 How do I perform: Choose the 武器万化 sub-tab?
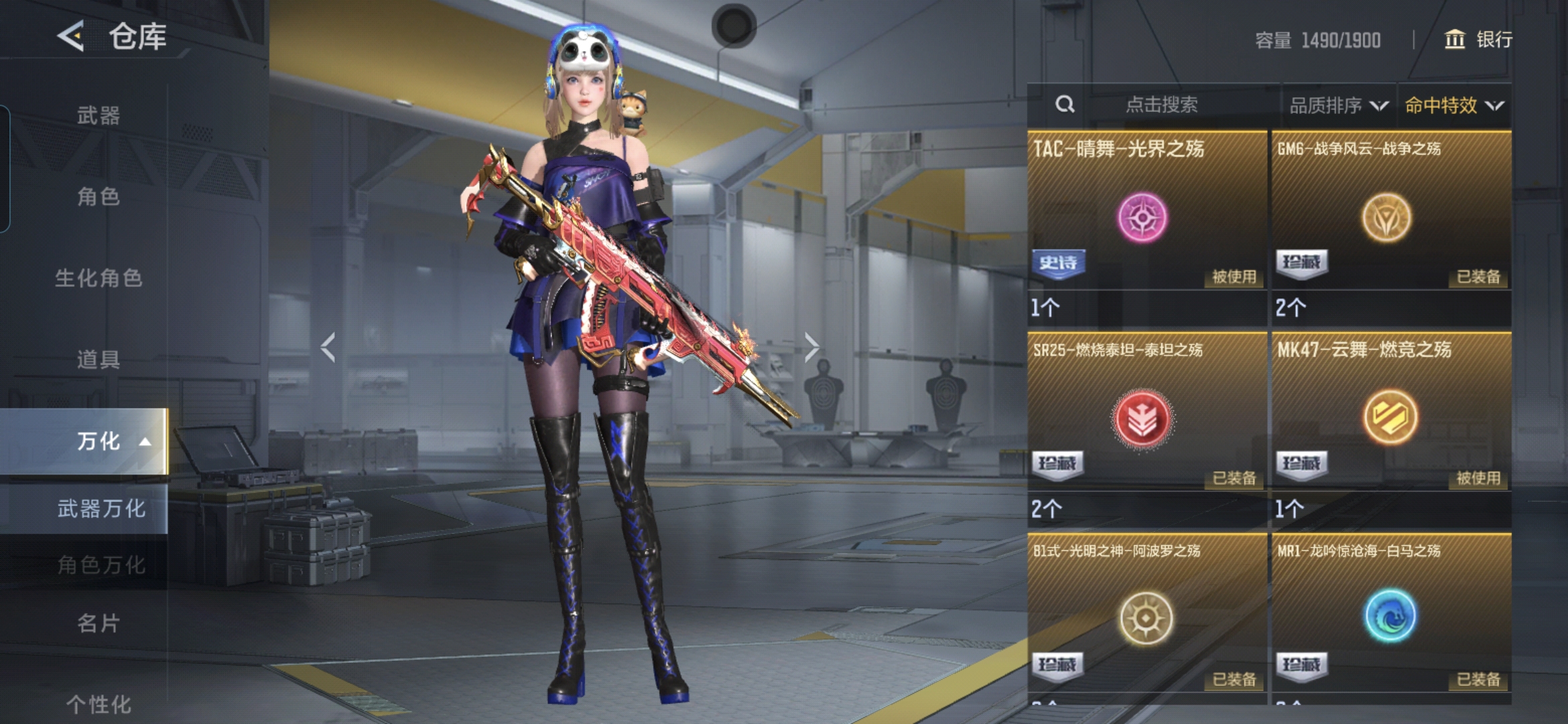[x=101, y=508]
